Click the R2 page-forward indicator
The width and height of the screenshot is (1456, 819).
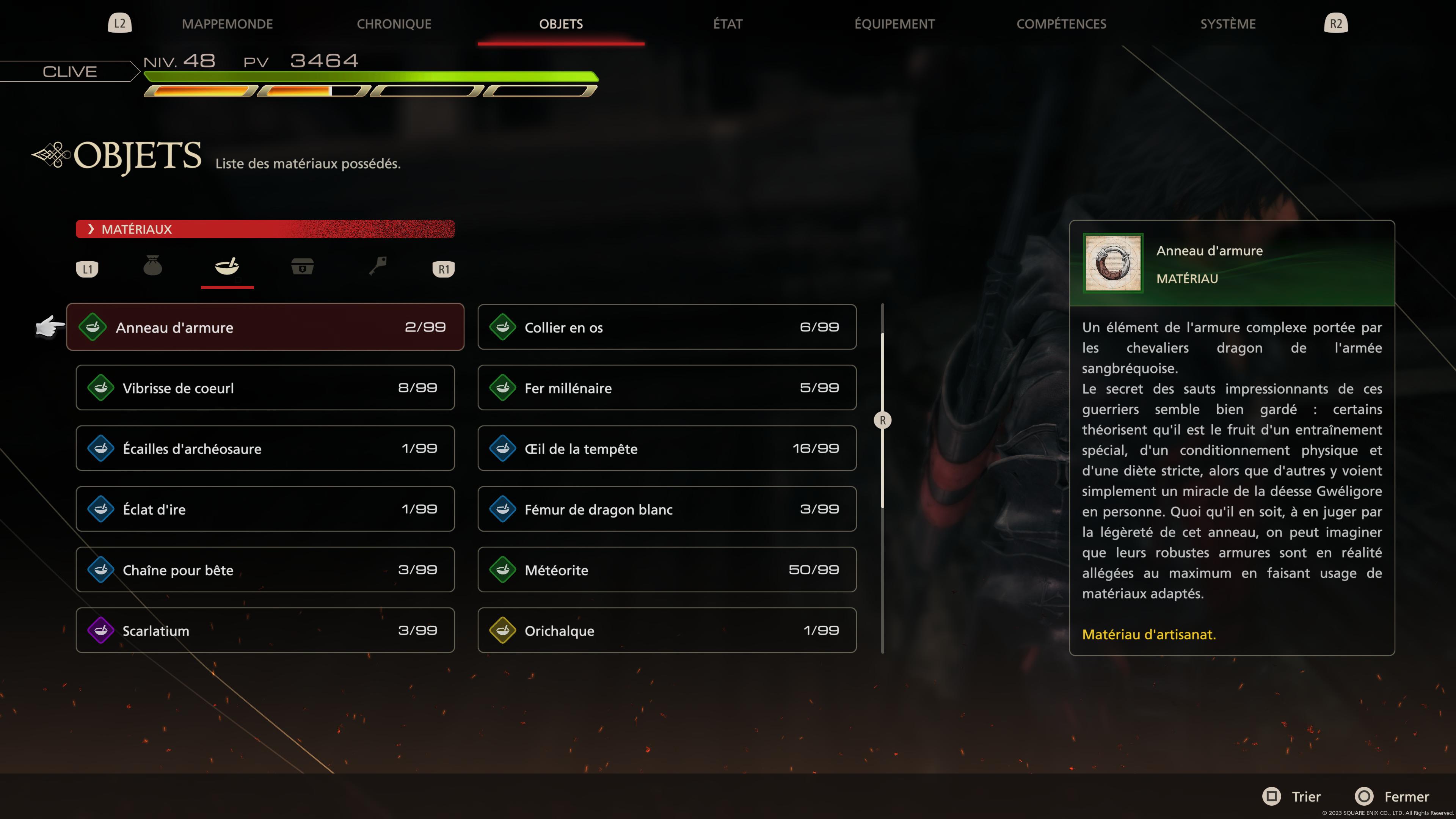pyautogui.click(x=1336, y=24)
